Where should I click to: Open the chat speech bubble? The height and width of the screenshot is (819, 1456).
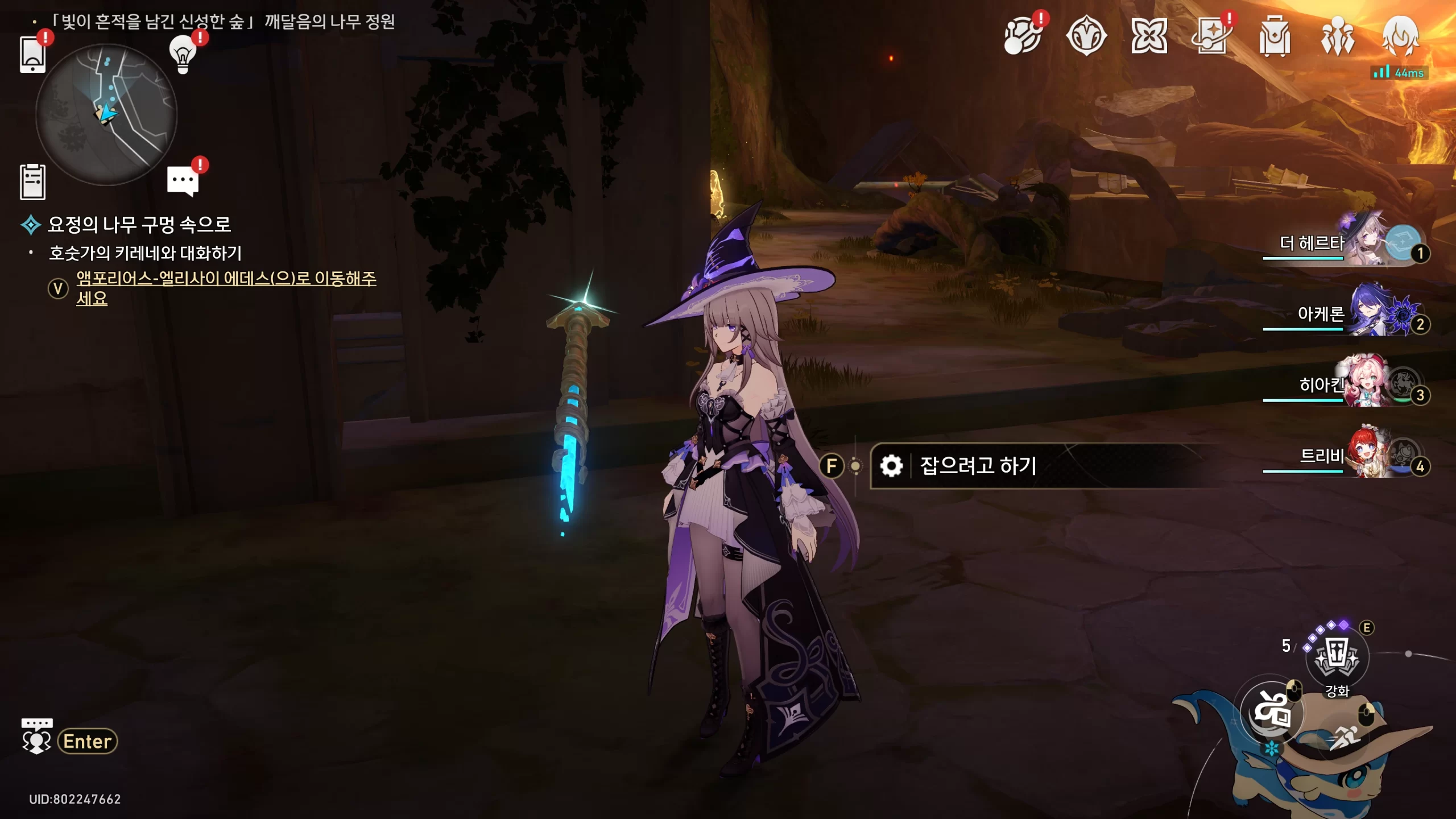point(183,181)
